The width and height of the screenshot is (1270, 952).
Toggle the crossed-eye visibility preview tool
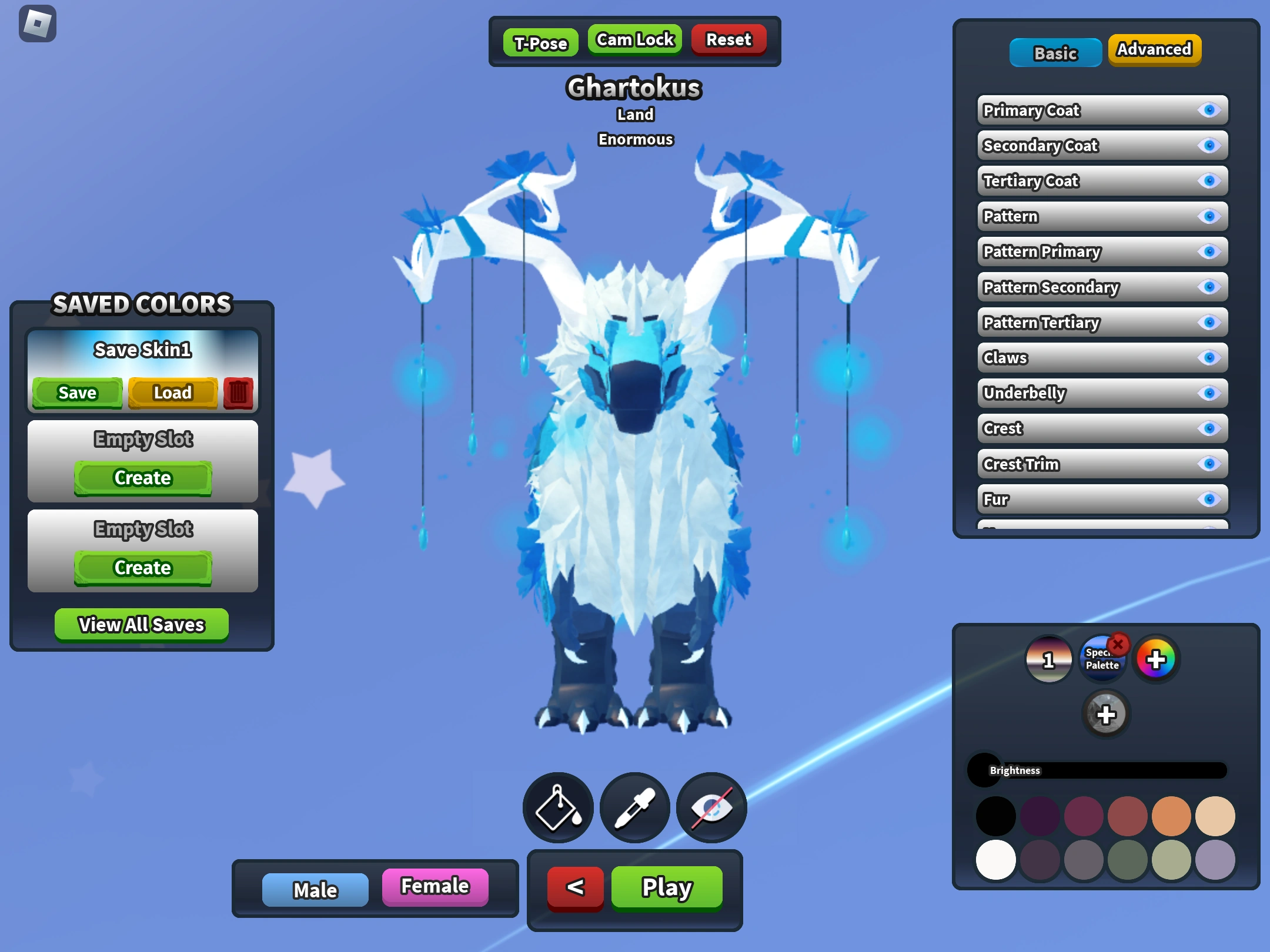click(x=710, y=807)
